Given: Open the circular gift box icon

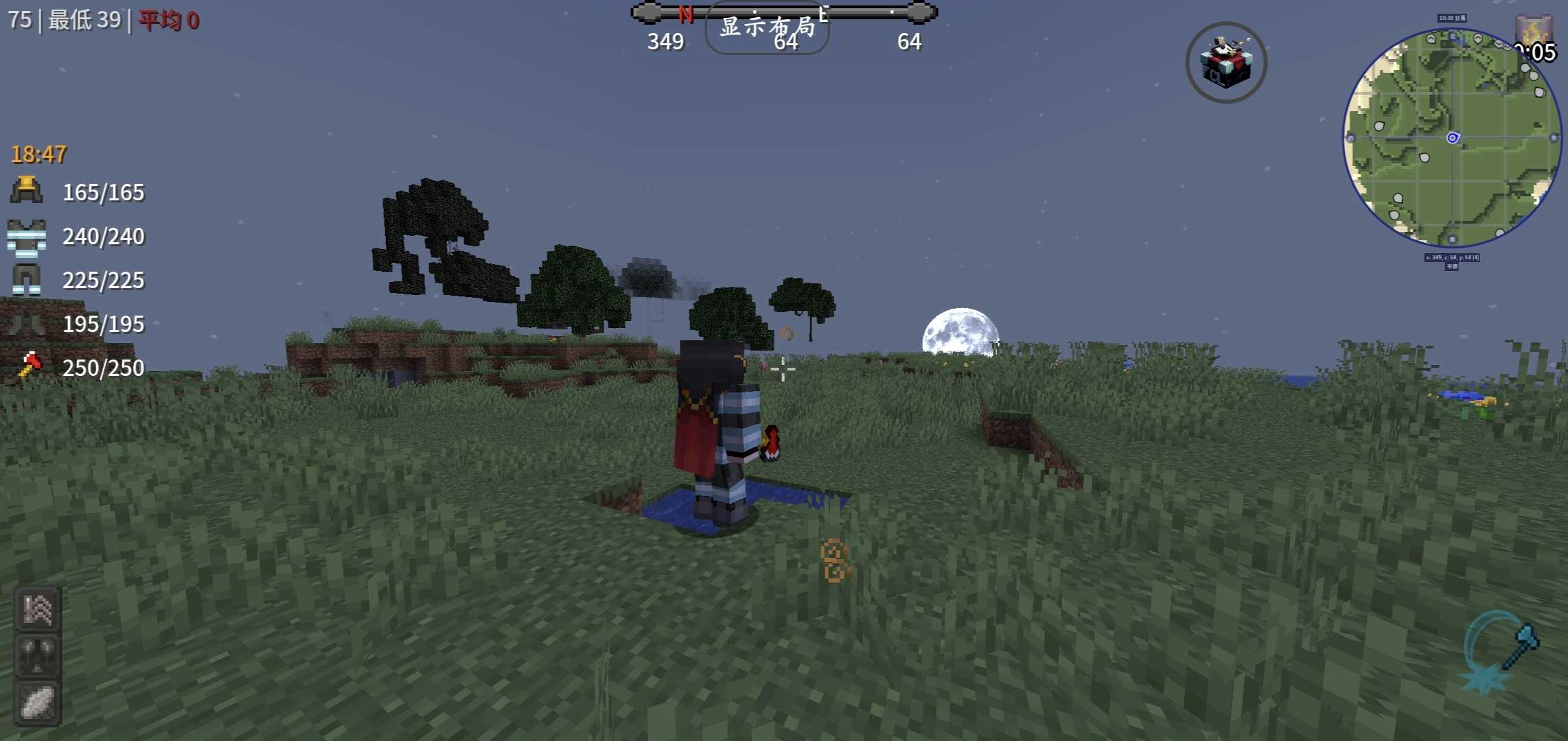Looking at the screenshot, I should click(1226, 62).
